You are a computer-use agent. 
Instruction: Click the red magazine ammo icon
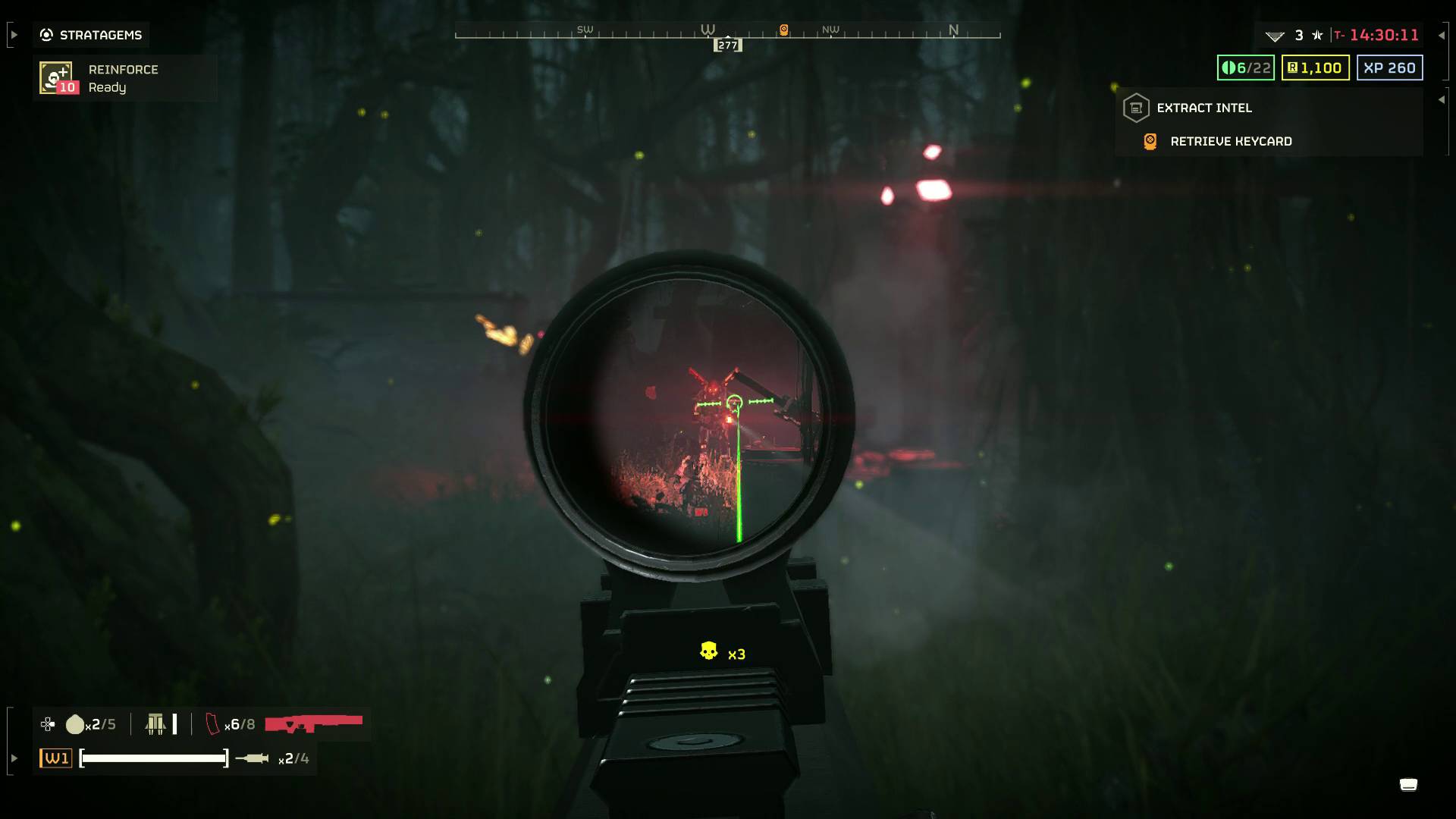[x=213, y=724]
